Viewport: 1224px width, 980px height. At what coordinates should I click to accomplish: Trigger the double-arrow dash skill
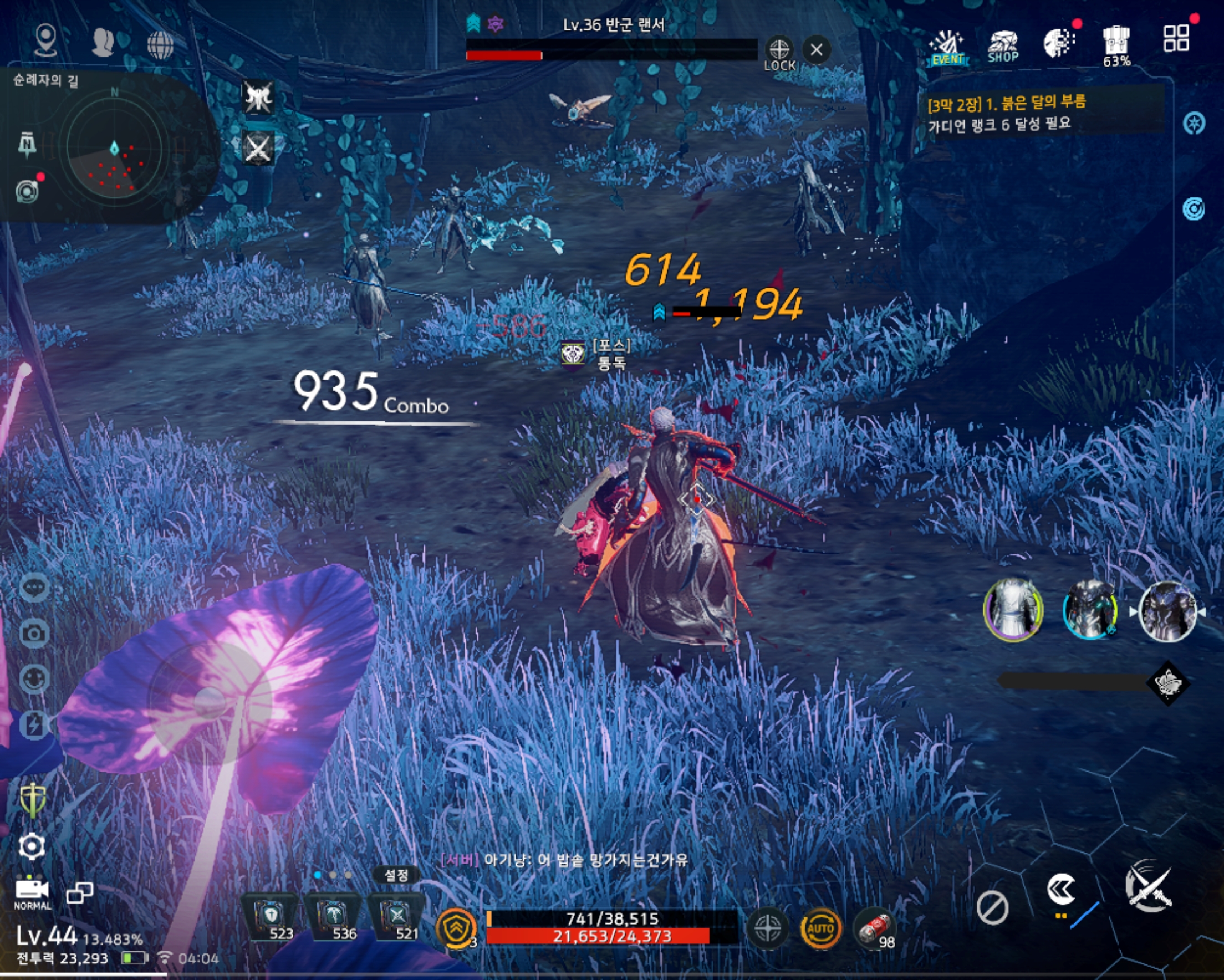(1060, 890)
